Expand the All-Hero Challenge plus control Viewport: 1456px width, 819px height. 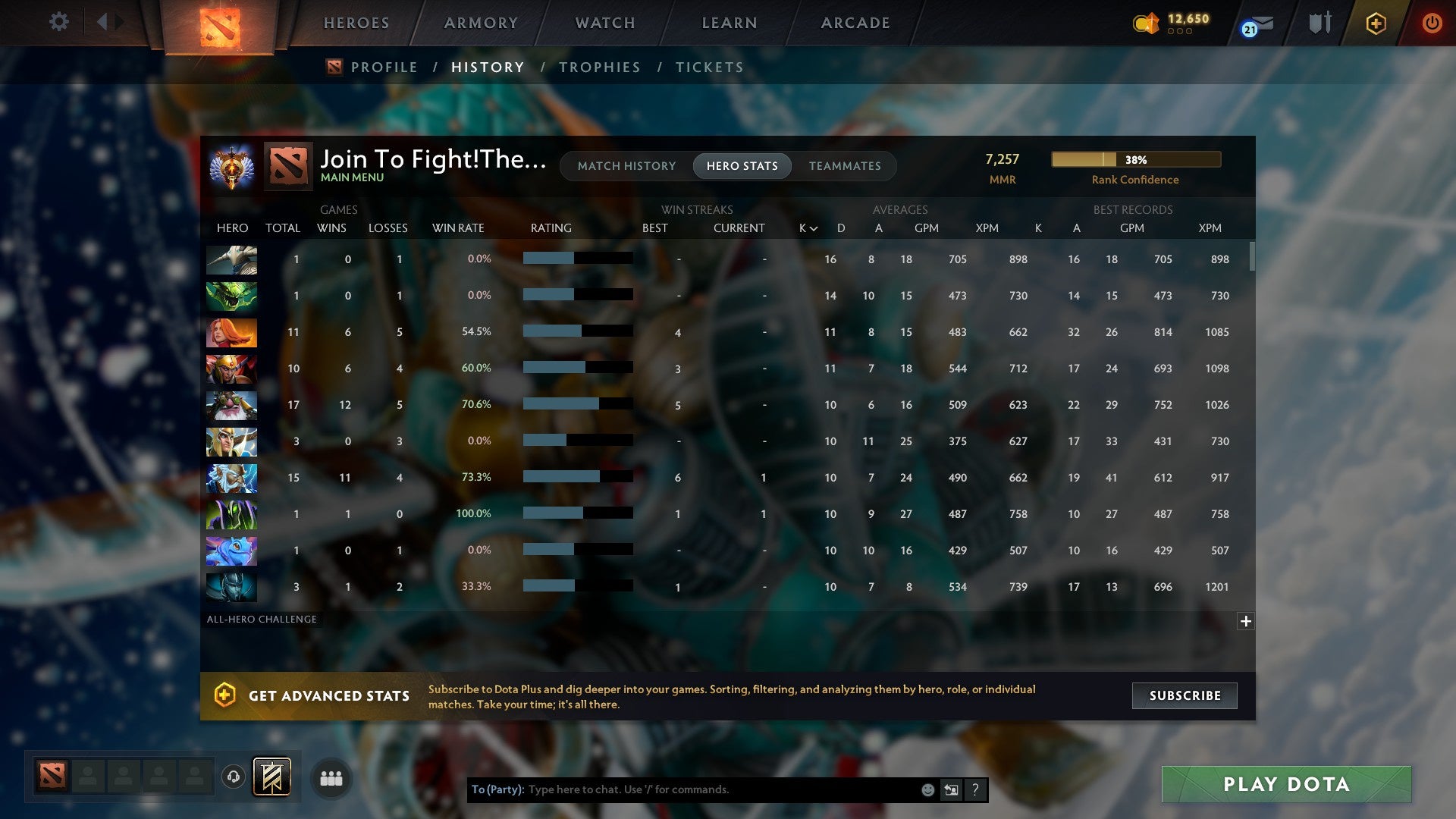click(1246, 621)
